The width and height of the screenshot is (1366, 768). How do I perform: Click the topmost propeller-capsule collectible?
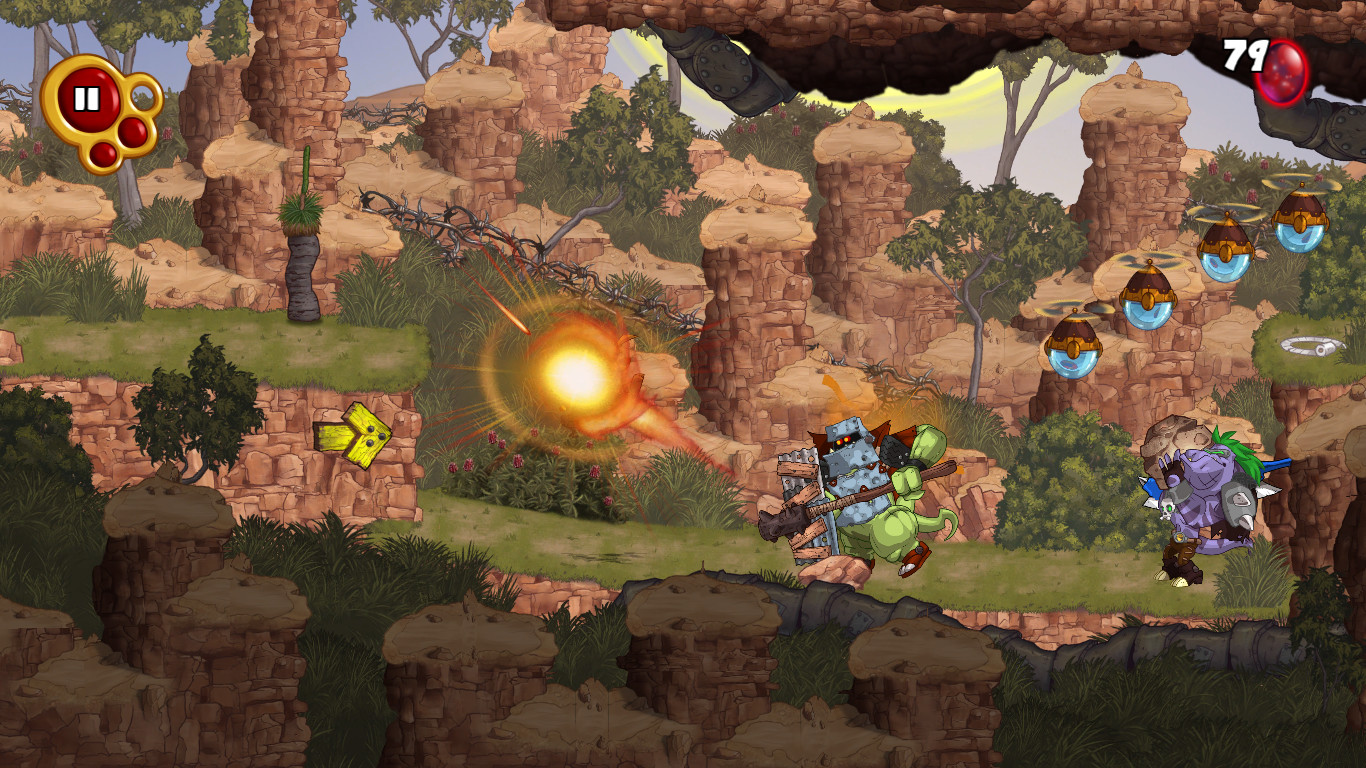[1300, 223]
